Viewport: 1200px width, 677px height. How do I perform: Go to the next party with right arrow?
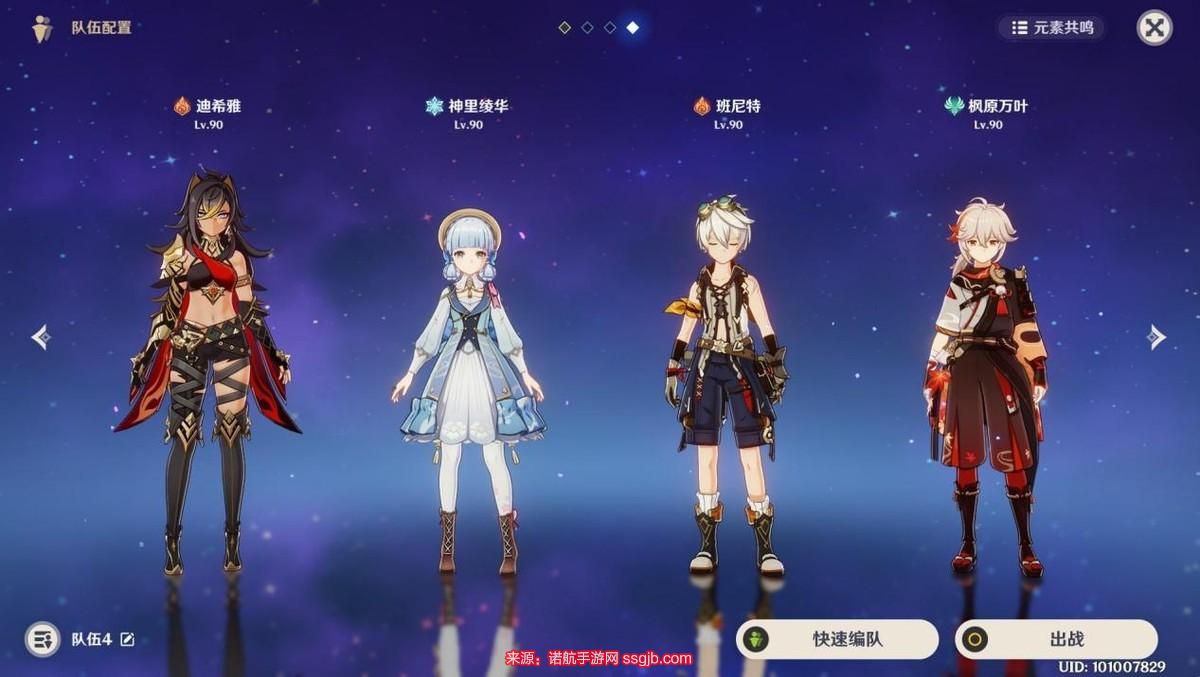(x=1157, y=337)
